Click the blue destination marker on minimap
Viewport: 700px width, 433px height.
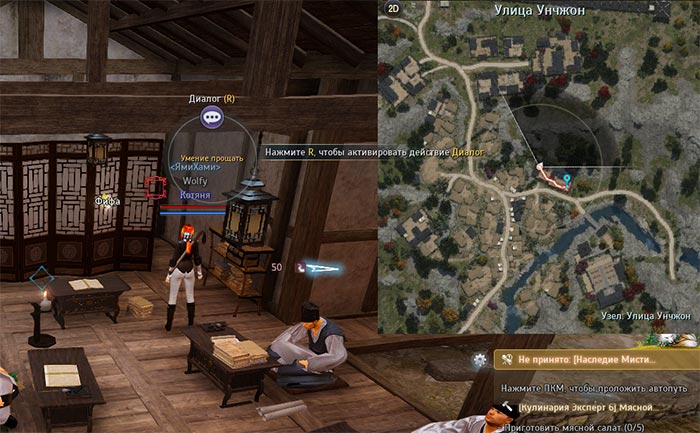tap(568, 180)
